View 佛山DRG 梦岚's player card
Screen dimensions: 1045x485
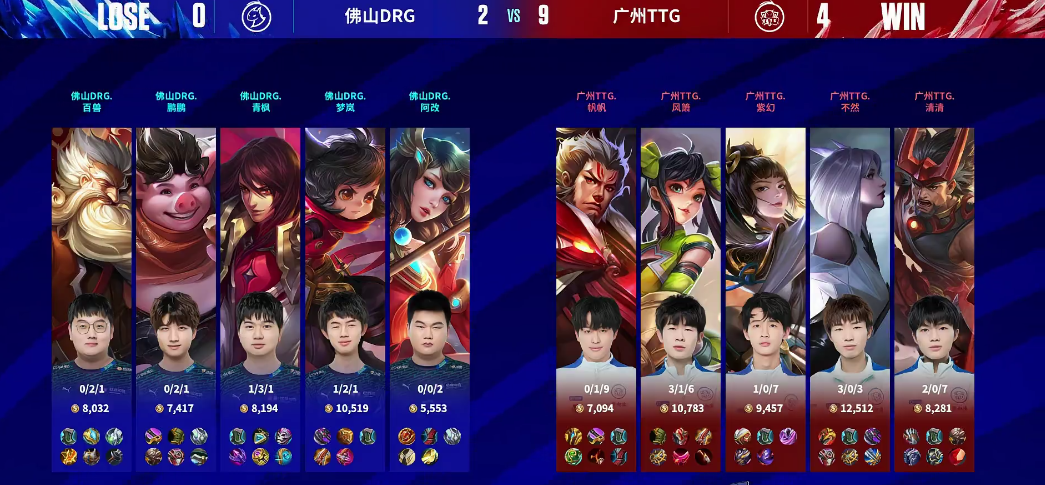(345, 298)
